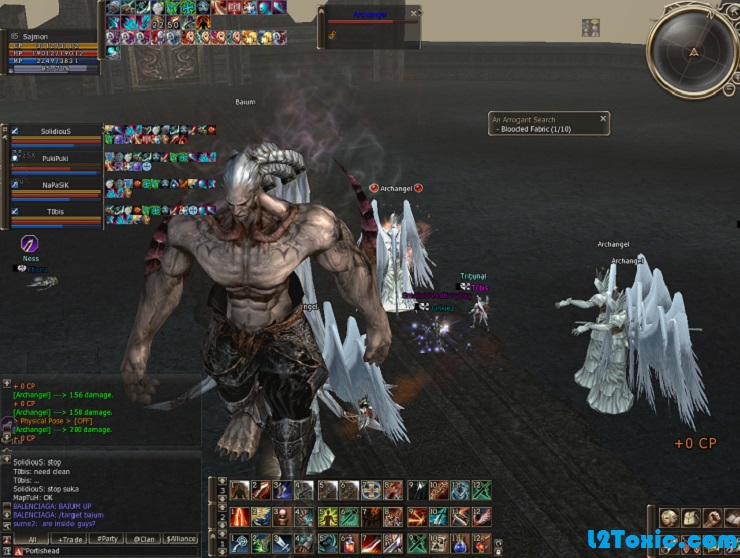Select party member PukiPuki
Image resolution: width=740 pixels, height=558 pixels.
tap(55, 158)
